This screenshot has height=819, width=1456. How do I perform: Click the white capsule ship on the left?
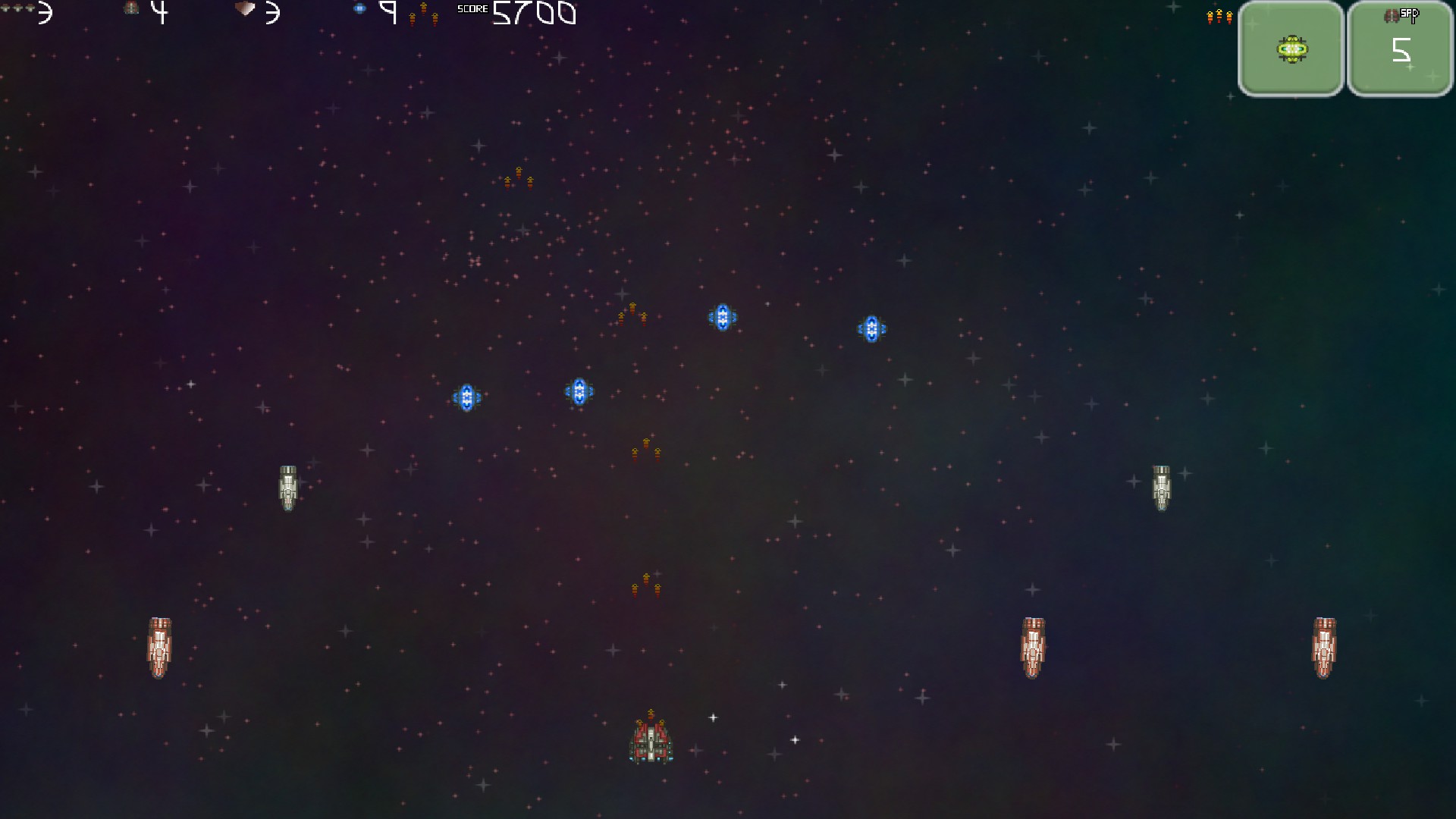(x=290, y=489)
